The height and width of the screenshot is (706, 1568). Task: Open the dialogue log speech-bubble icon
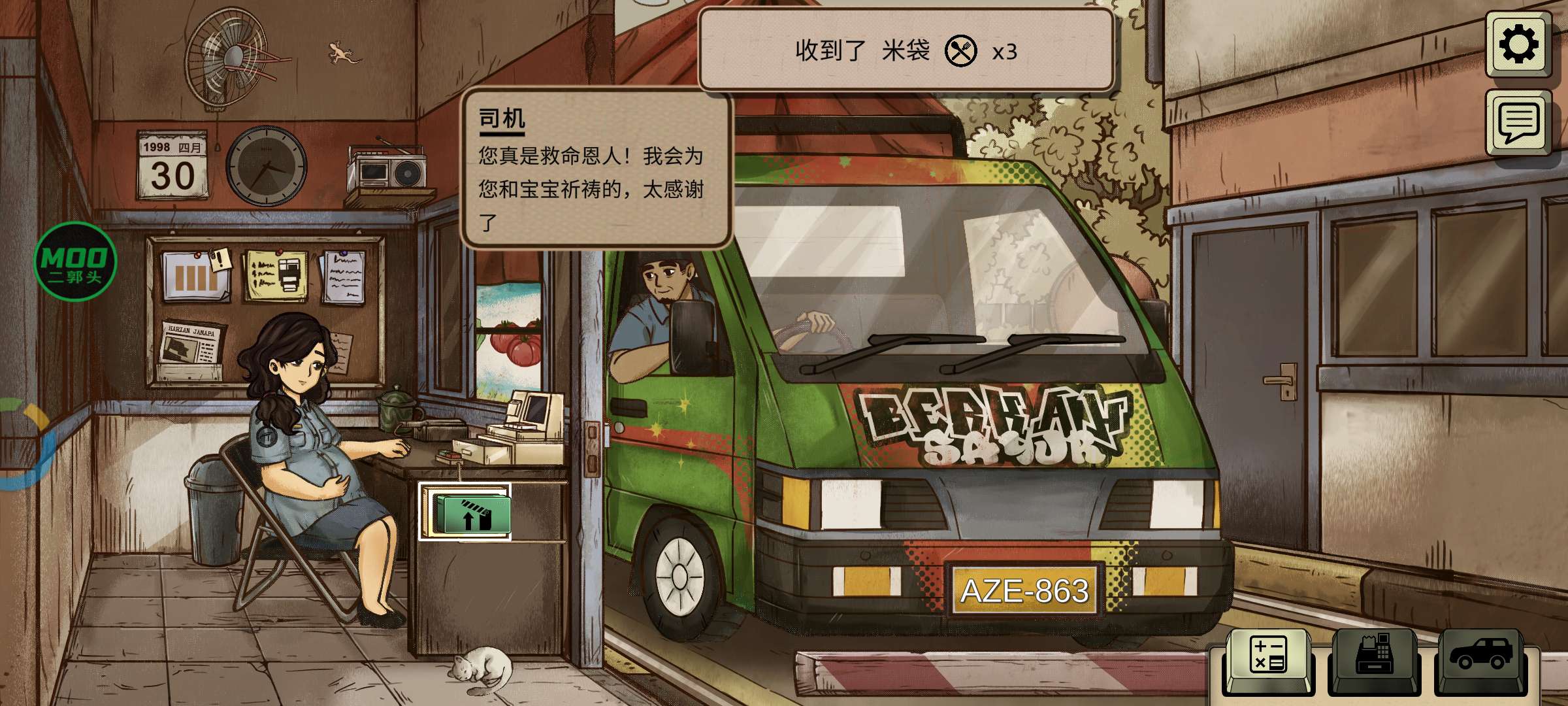1518,122
